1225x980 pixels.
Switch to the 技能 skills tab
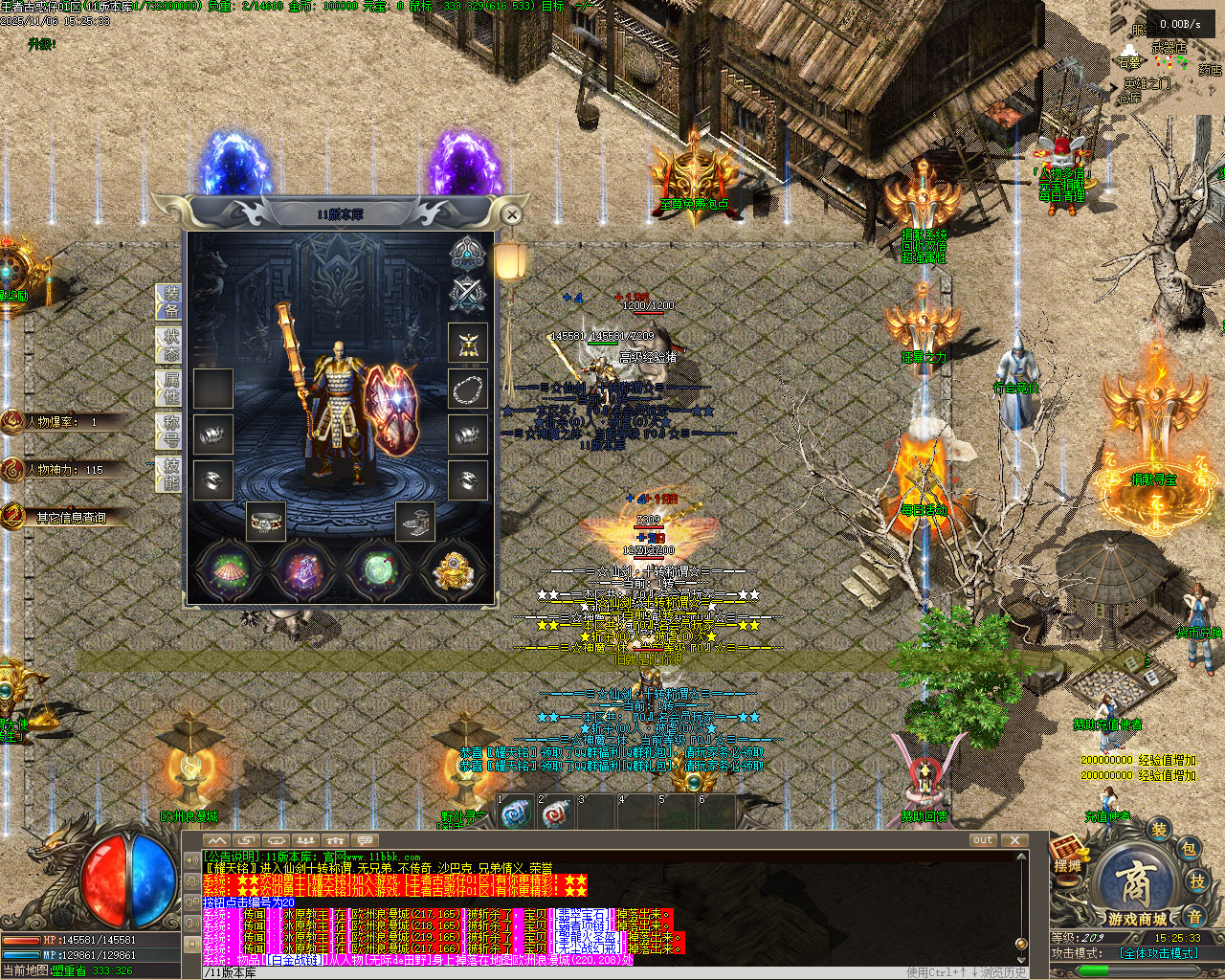169,474
